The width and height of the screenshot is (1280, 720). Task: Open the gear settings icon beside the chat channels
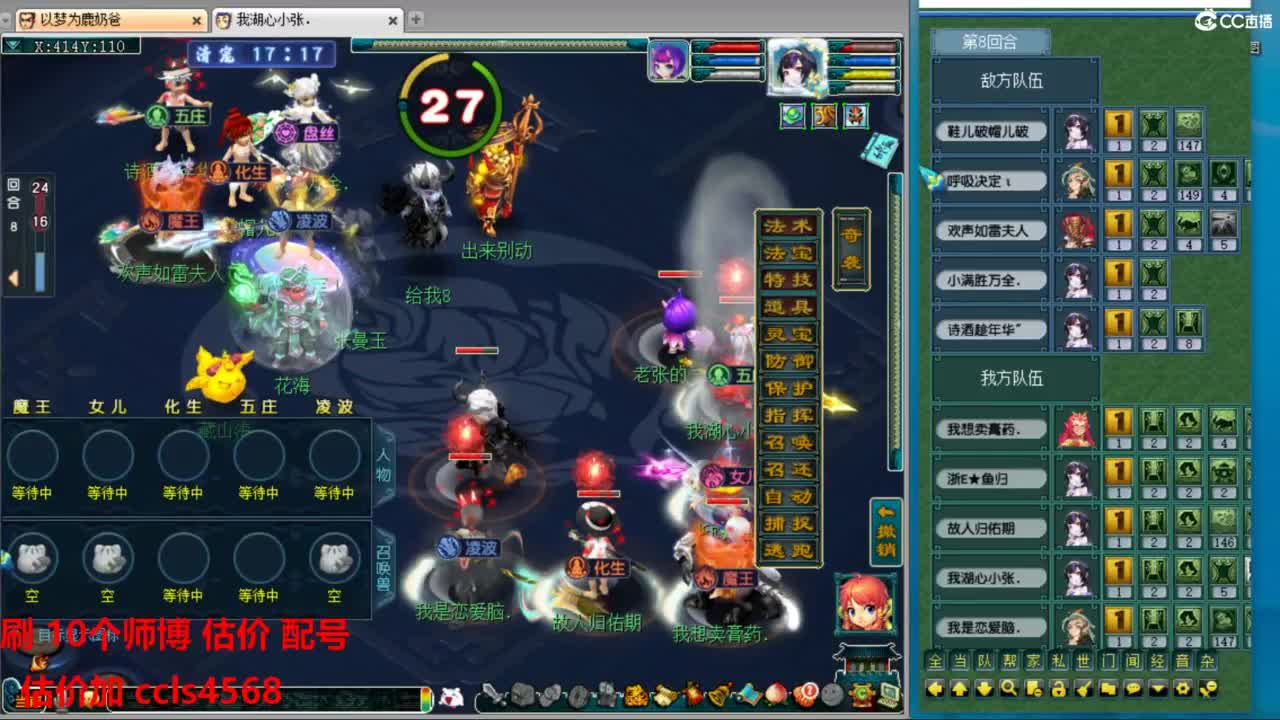click(1184, 688)
